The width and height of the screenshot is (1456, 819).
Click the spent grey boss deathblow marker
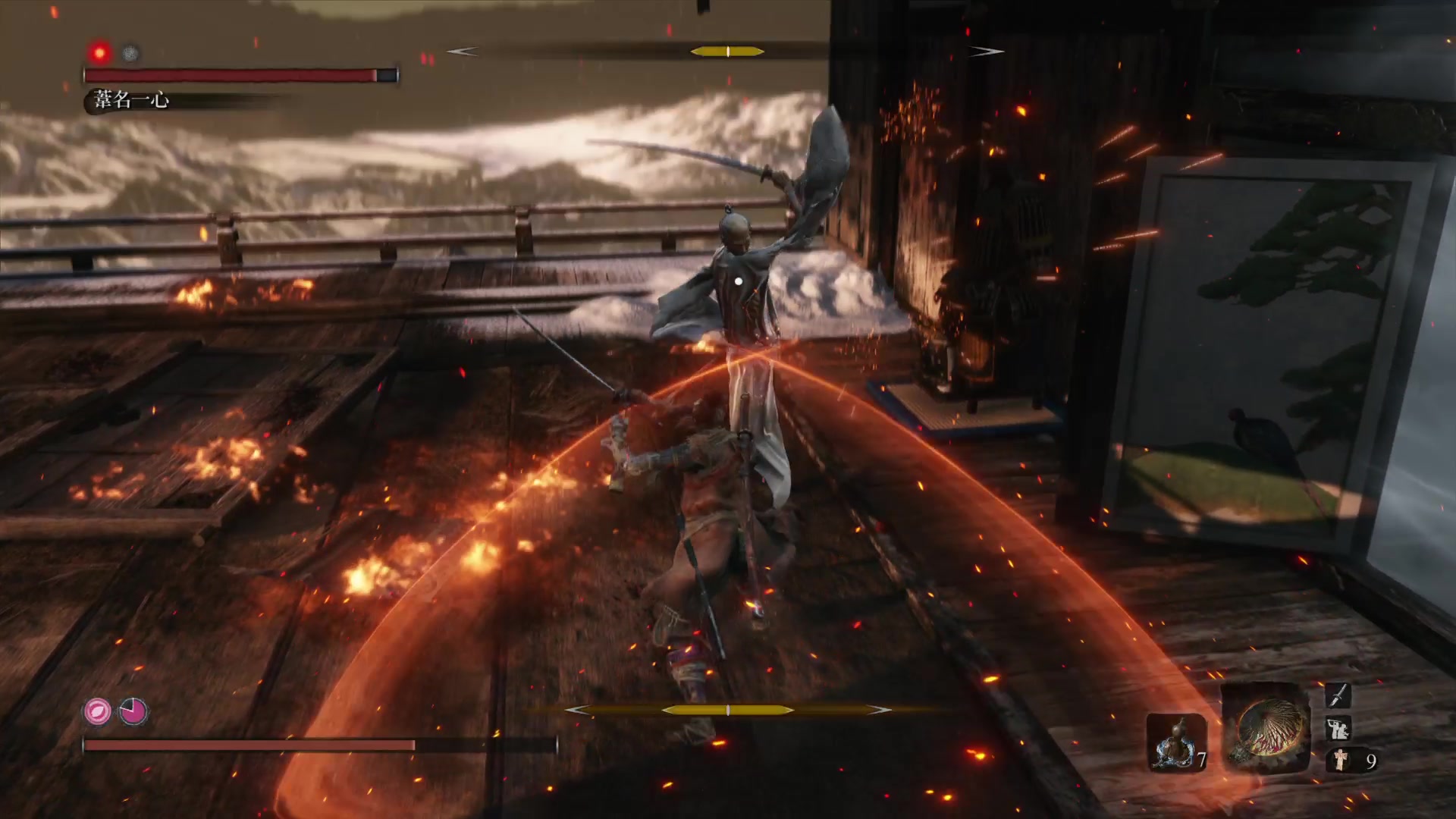coord(130,53)
